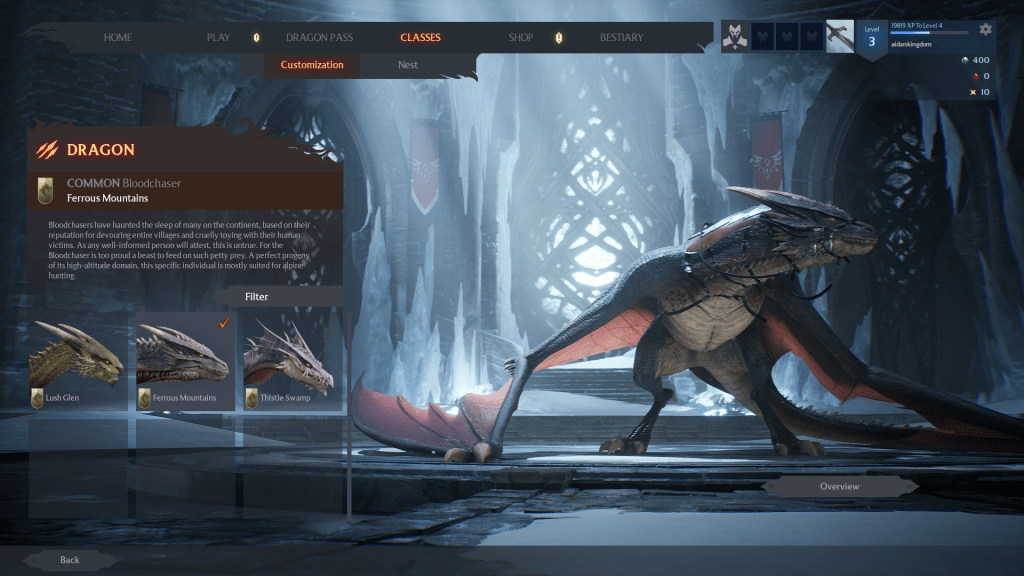The width and height of the screenshot is (1024, 576).
Task: Open settings with the gear icon
Action: pos(986,29)
